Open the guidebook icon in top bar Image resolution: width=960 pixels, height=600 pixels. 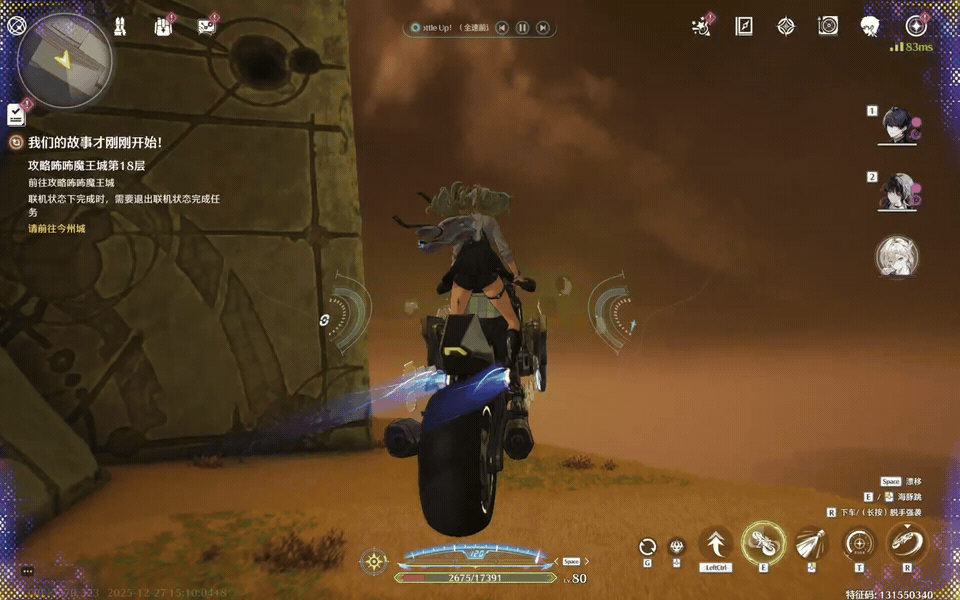tap(744, 27)
